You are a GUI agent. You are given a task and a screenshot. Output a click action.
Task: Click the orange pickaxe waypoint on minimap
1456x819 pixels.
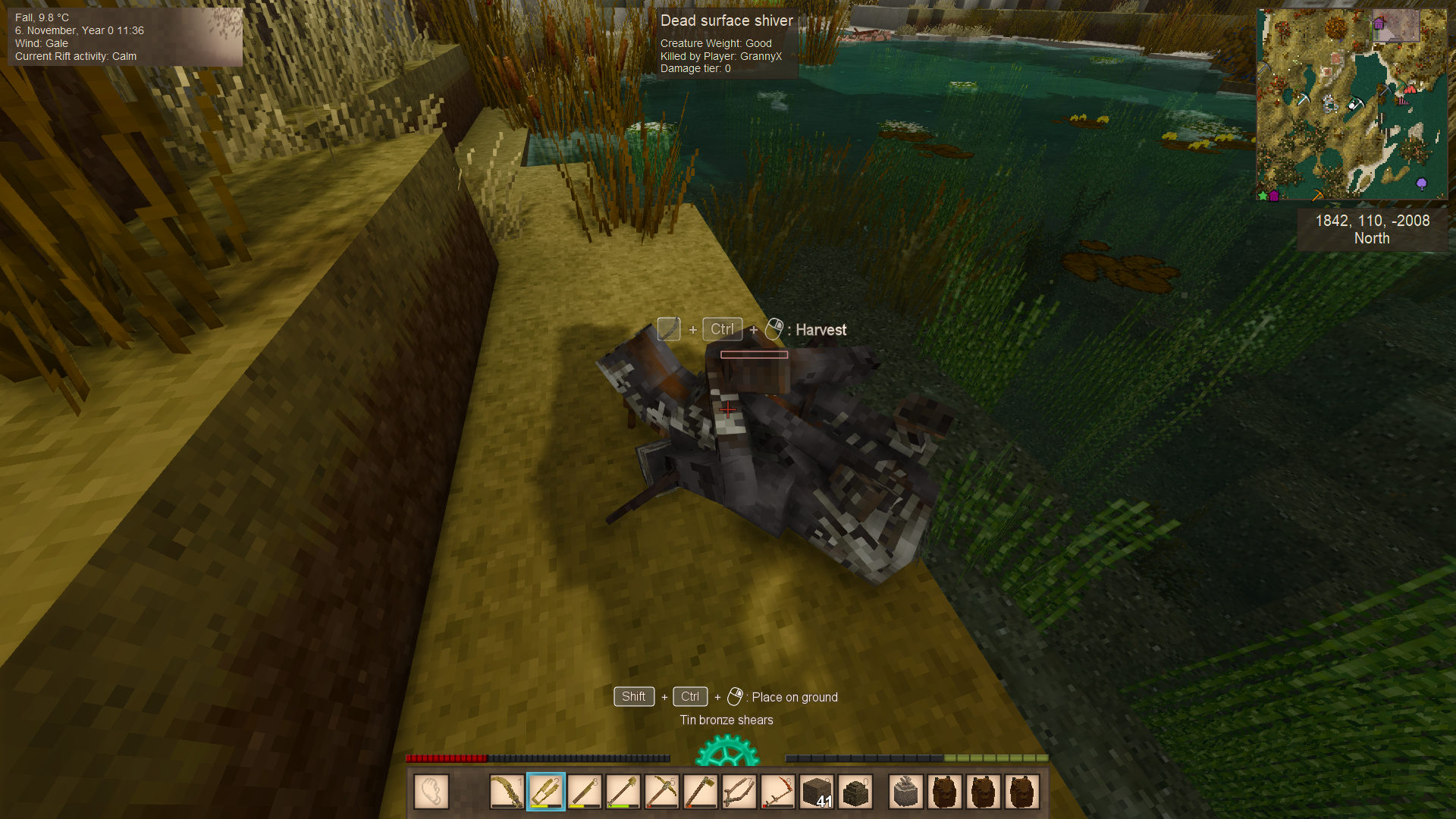point(1318,196)
